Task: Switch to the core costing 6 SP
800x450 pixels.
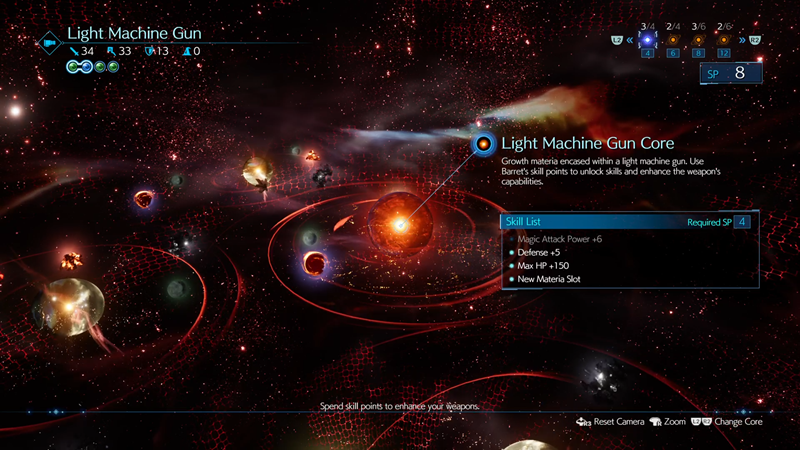Action: (x=672, y=40)
